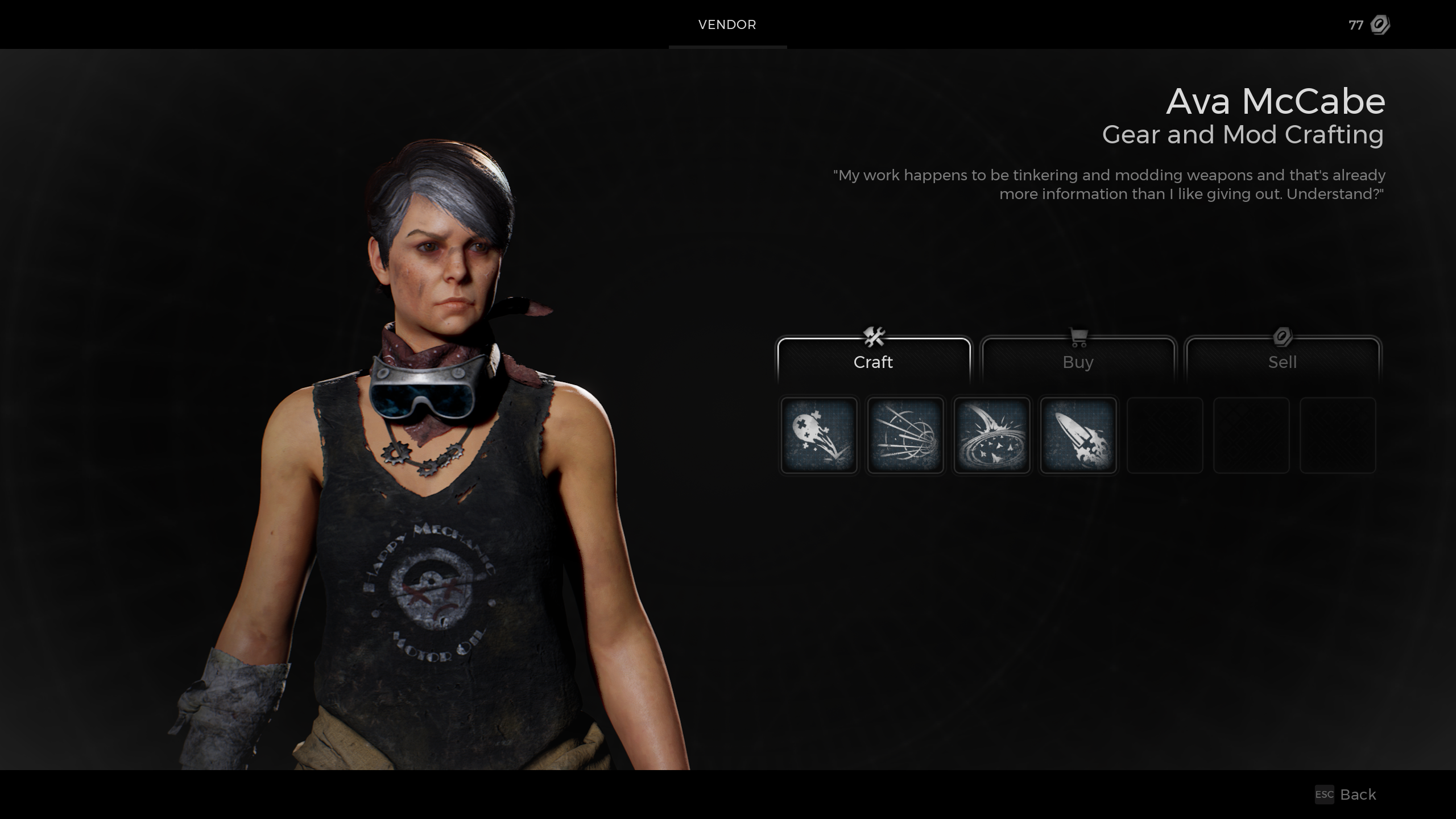Click the Vendor header tab
1456x819 pixels.
pos(727,24)
